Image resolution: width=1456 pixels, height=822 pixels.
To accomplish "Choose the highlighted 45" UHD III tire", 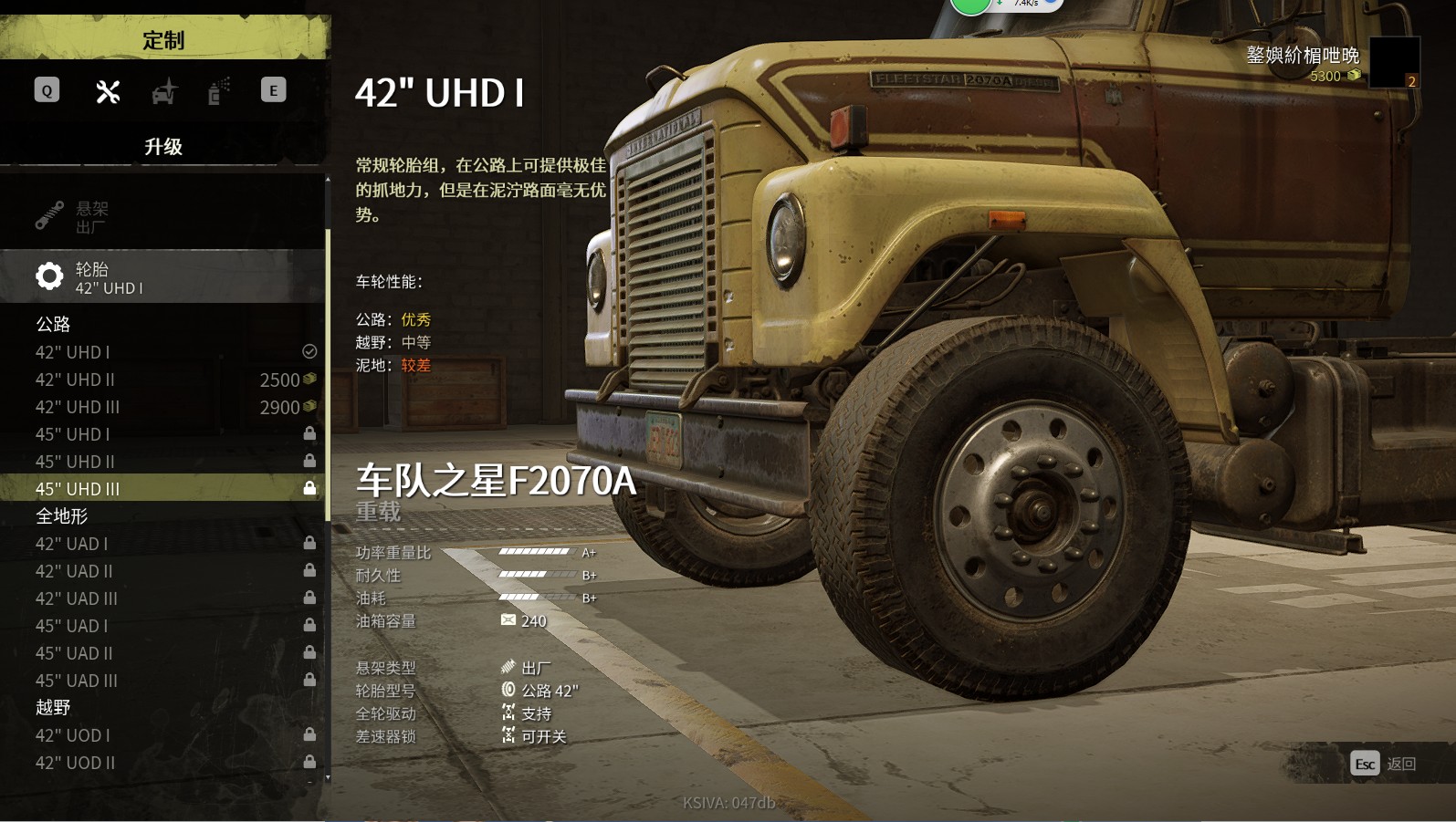I will click(162, 489).
